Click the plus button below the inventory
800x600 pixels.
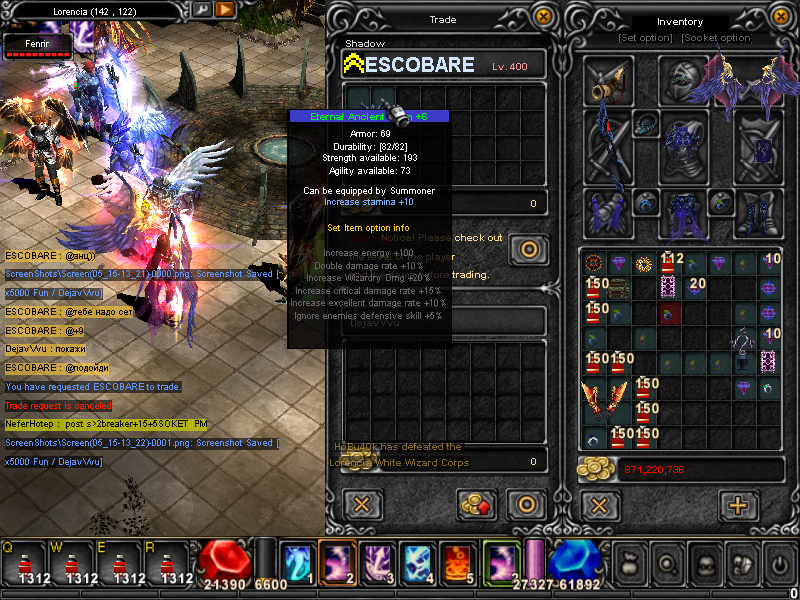pos(738,505)
